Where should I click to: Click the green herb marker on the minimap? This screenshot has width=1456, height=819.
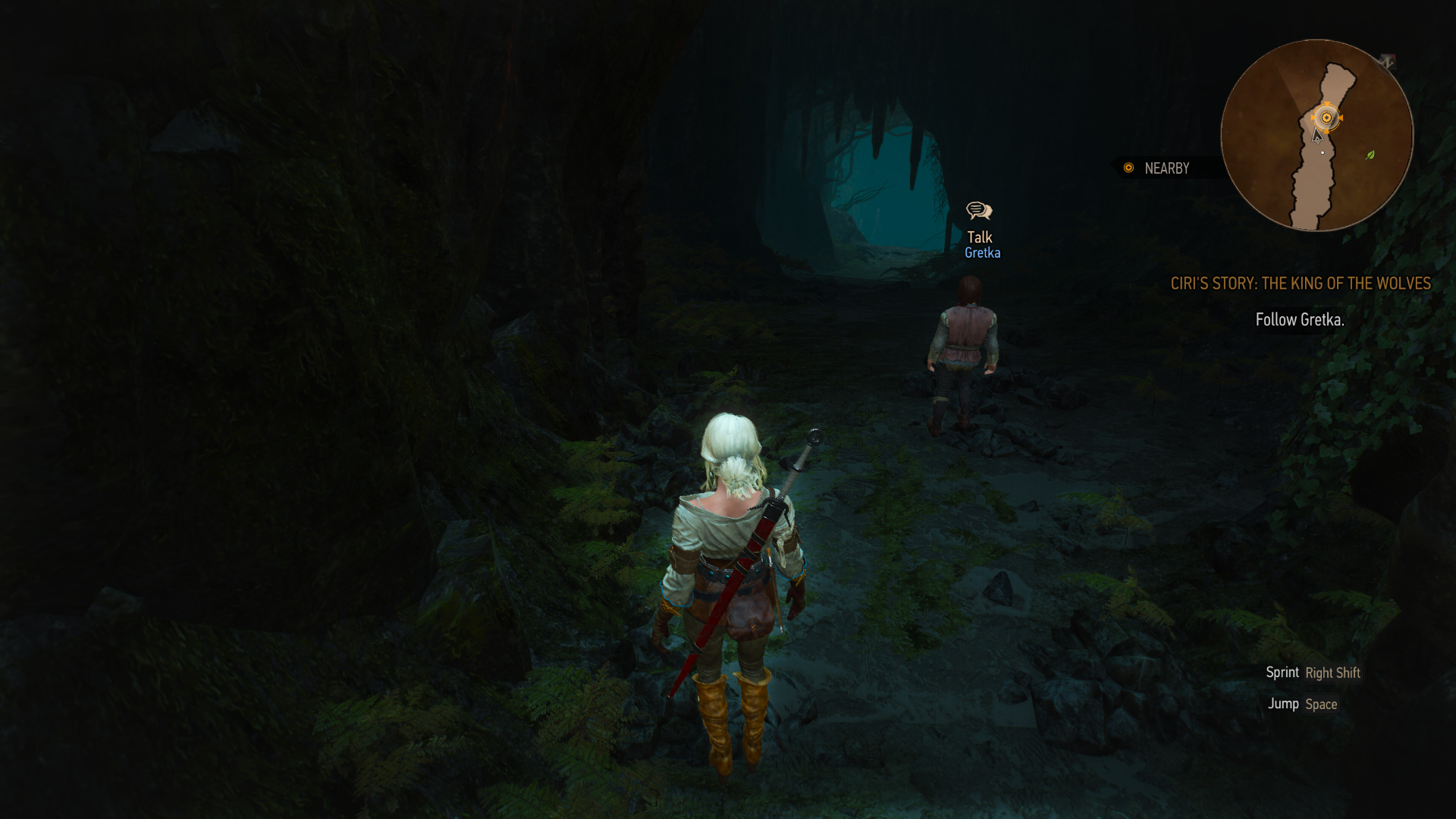[x=1370, y=155]
